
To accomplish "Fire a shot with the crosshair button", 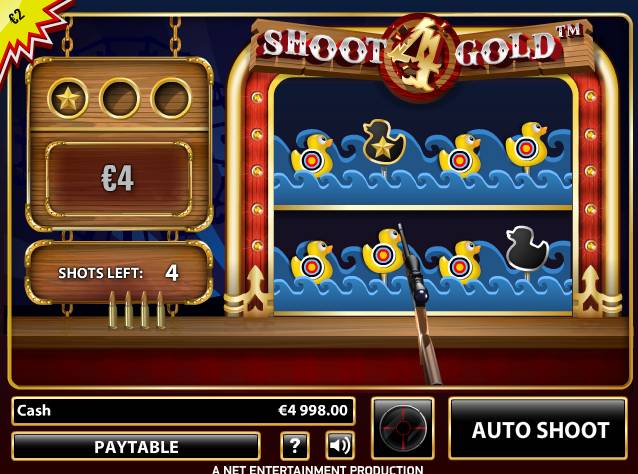I will 403,428.
